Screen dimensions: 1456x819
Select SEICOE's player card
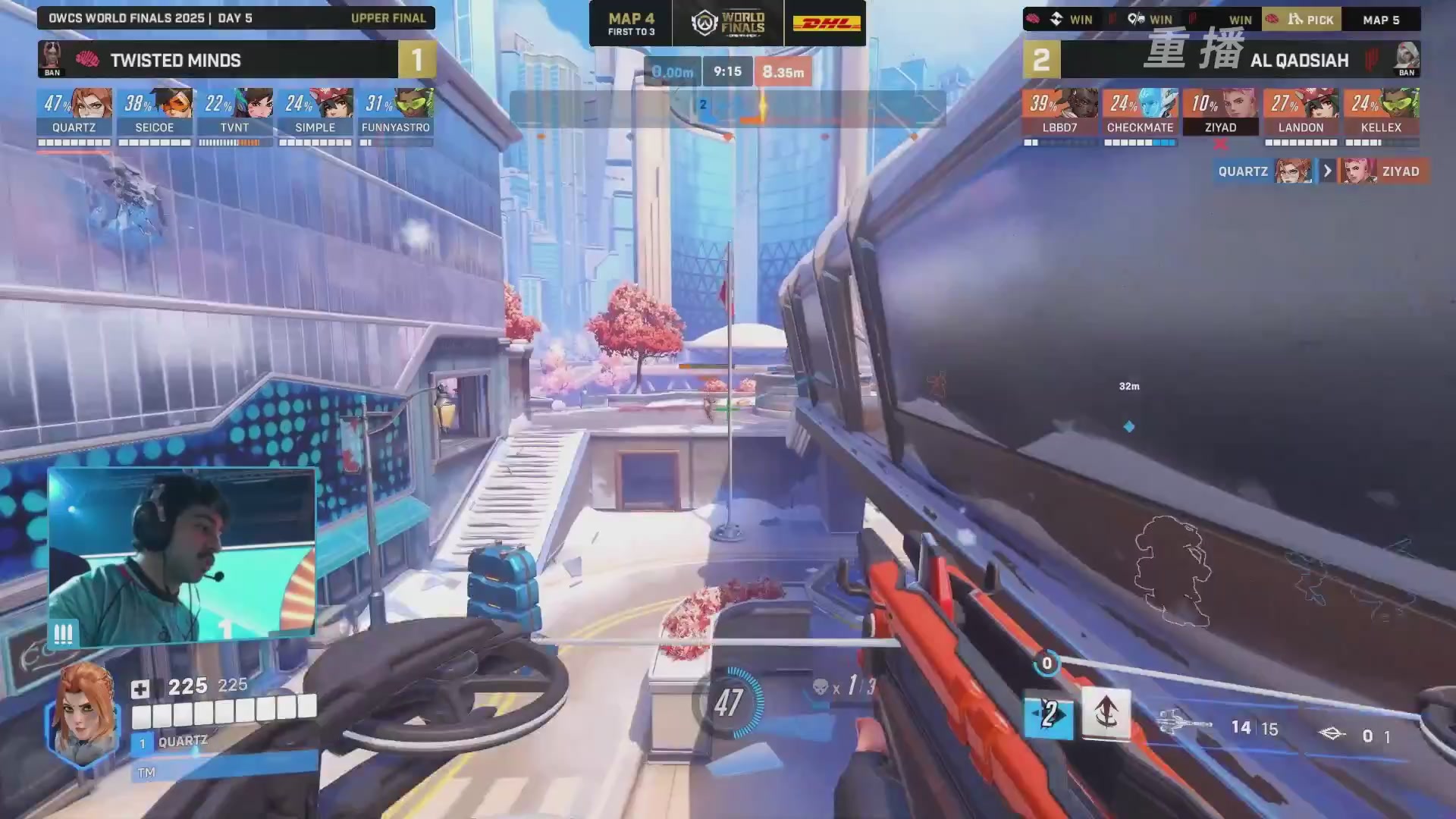click(x=155, y=112)
